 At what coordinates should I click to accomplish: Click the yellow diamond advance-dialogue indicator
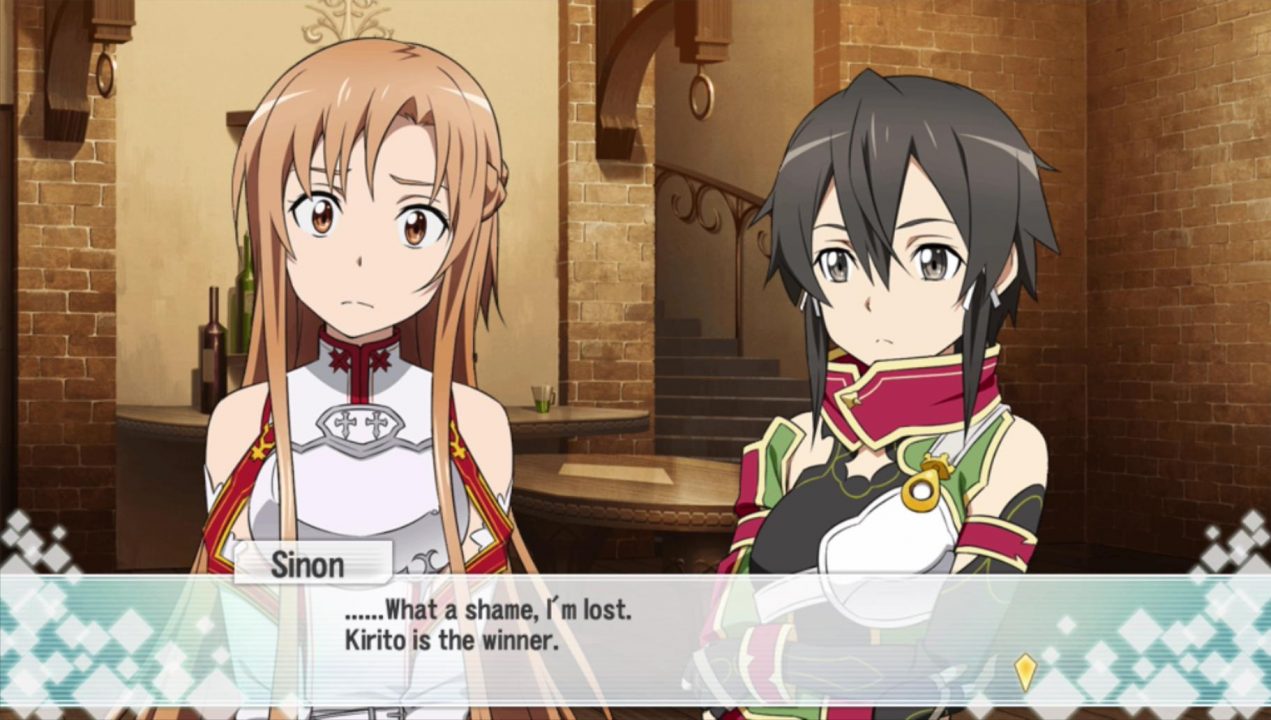(1025, 672)
